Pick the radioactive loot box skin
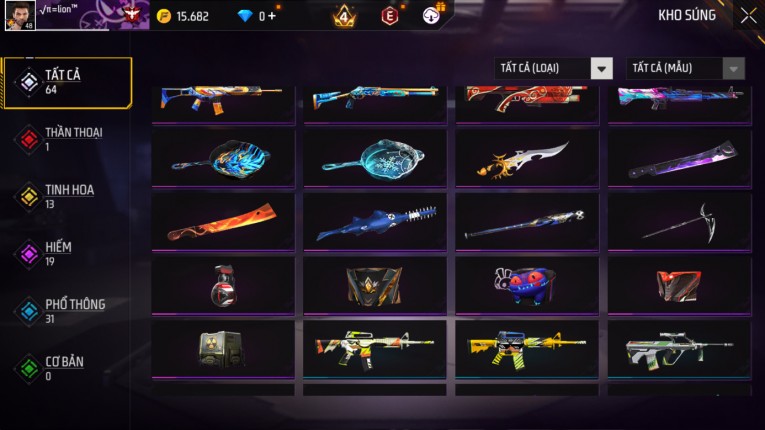This screenshot has width=765, height=430. tap(223, 348)
